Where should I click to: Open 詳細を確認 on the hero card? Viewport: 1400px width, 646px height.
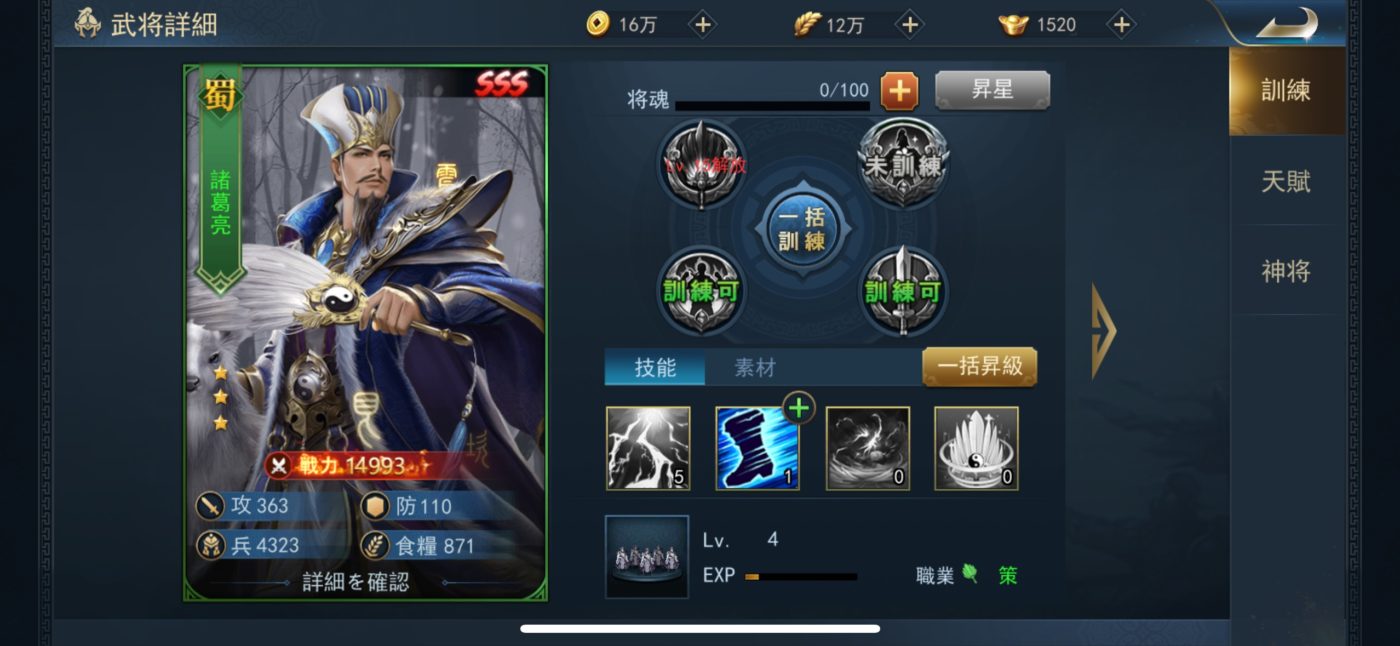(356, 582)
